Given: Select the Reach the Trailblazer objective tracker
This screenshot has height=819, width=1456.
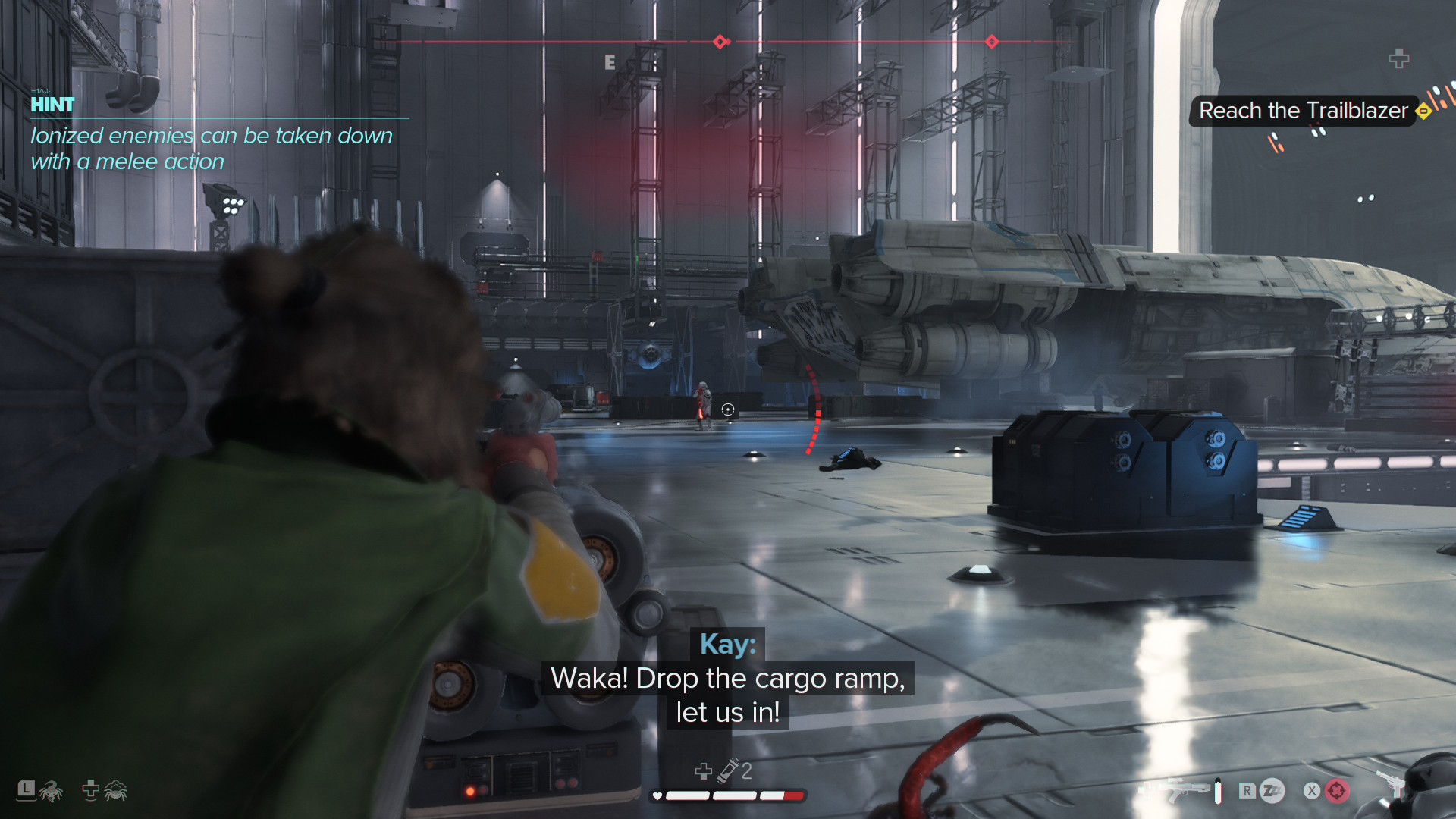Looking at the screenshot, I should (x=1303, y=111).
